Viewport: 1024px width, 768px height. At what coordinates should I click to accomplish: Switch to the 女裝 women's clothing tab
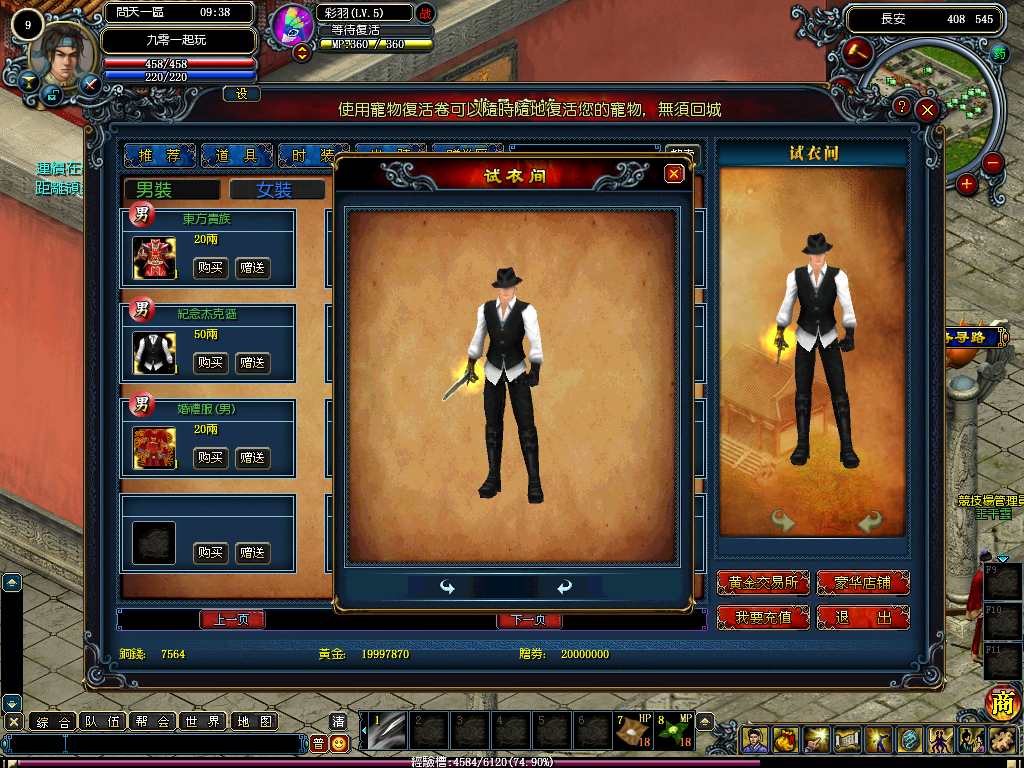coord(275,190)
